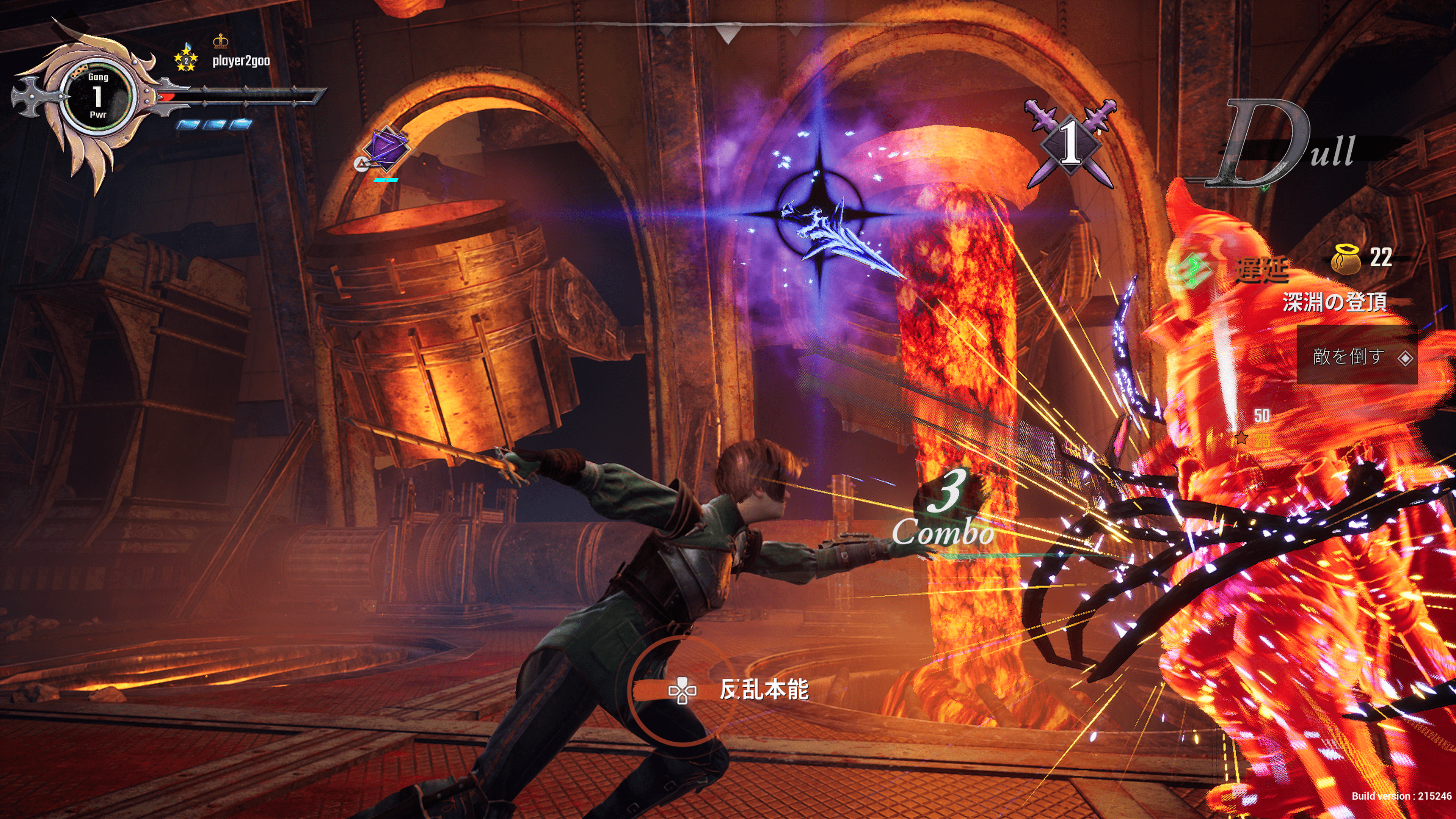Click the gold crown icon above player name
The image size is (1456, 819).
pos(220,41)
